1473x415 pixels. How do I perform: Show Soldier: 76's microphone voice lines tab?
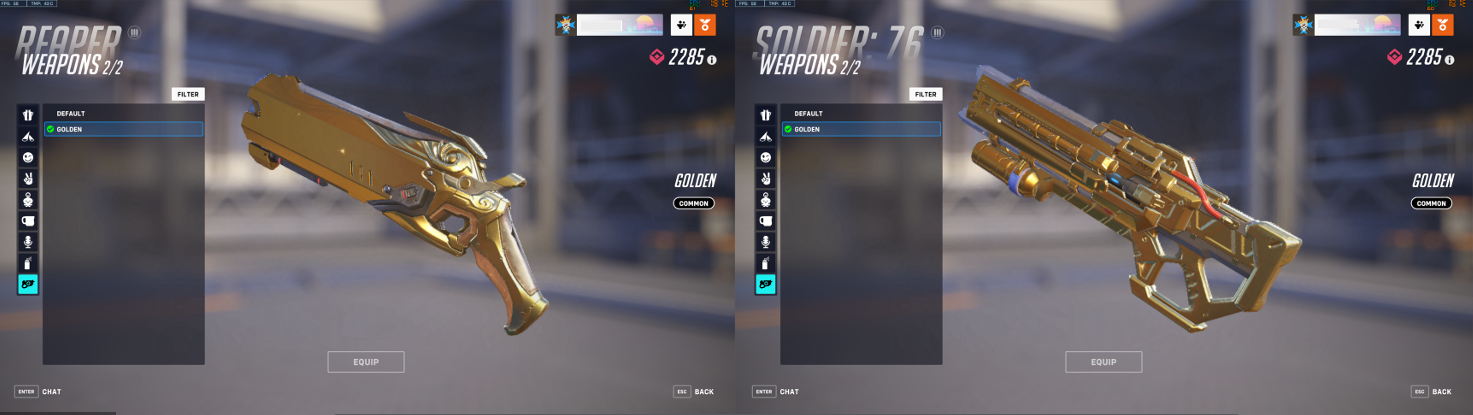click(x=766, y=242)
